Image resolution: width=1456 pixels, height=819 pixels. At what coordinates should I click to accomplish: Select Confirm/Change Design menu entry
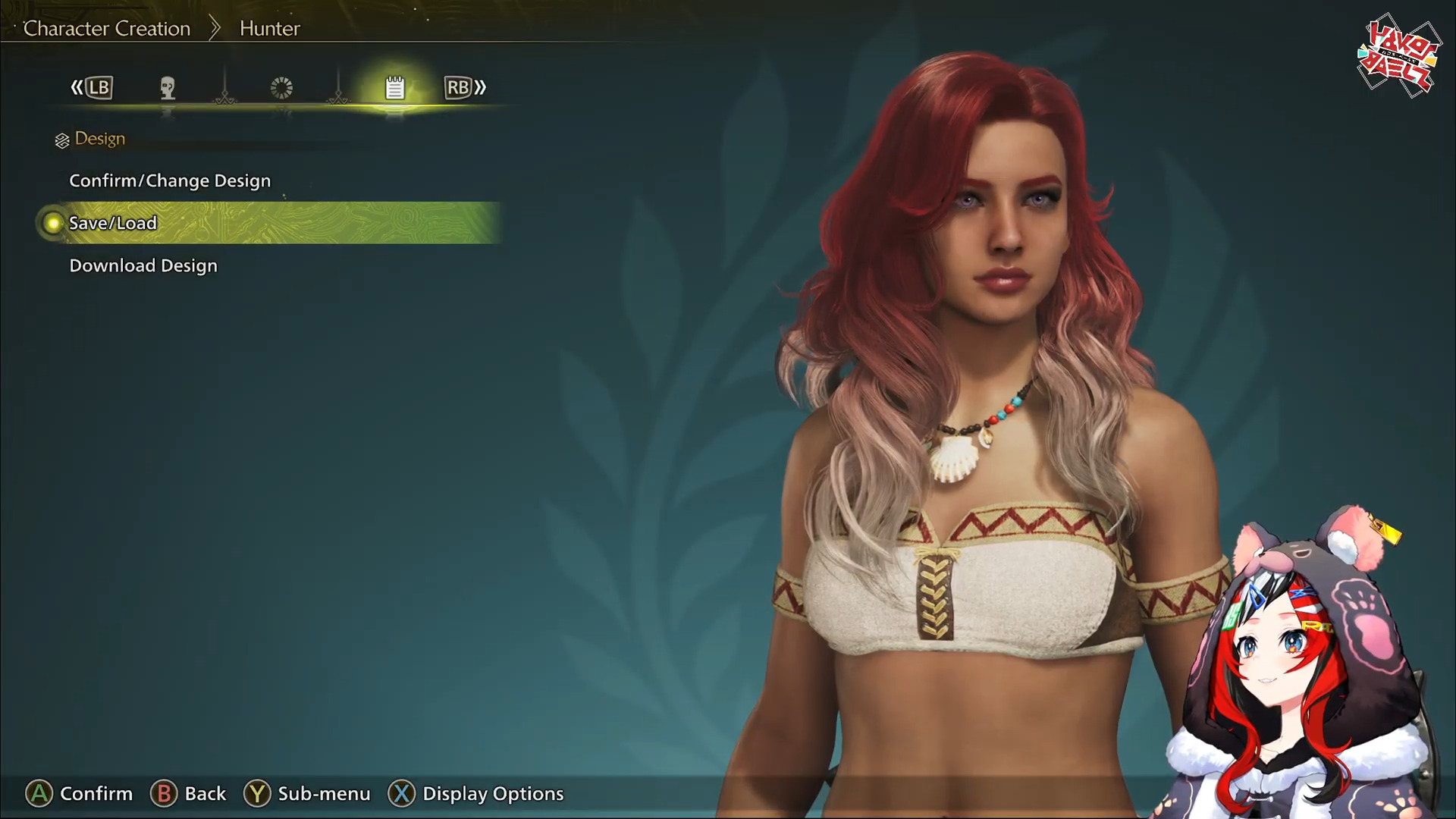coord(170,180)
